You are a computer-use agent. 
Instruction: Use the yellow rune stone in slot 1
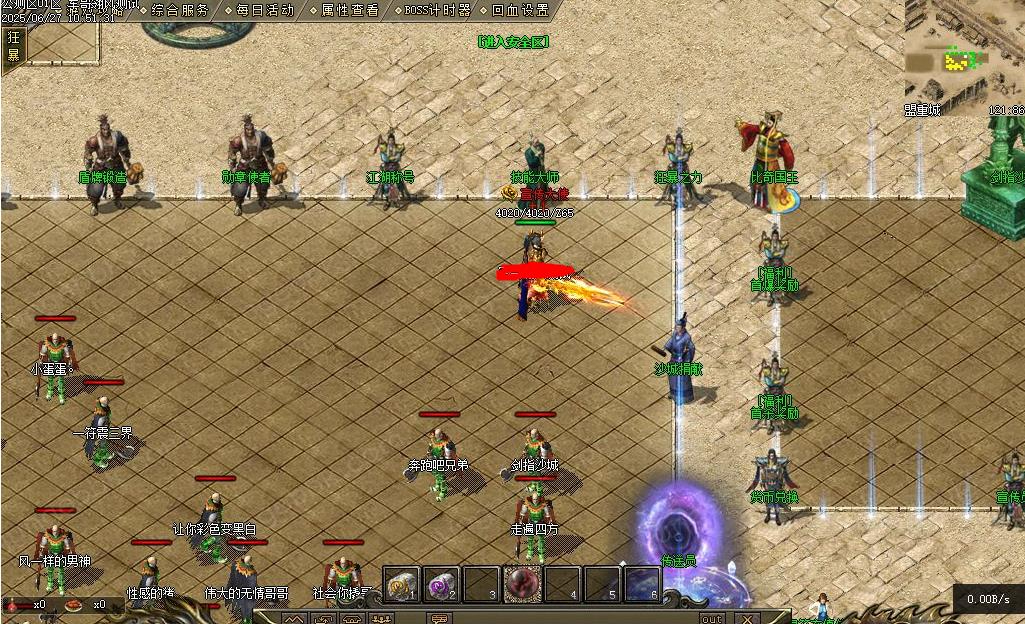click(x=401, y=584)
